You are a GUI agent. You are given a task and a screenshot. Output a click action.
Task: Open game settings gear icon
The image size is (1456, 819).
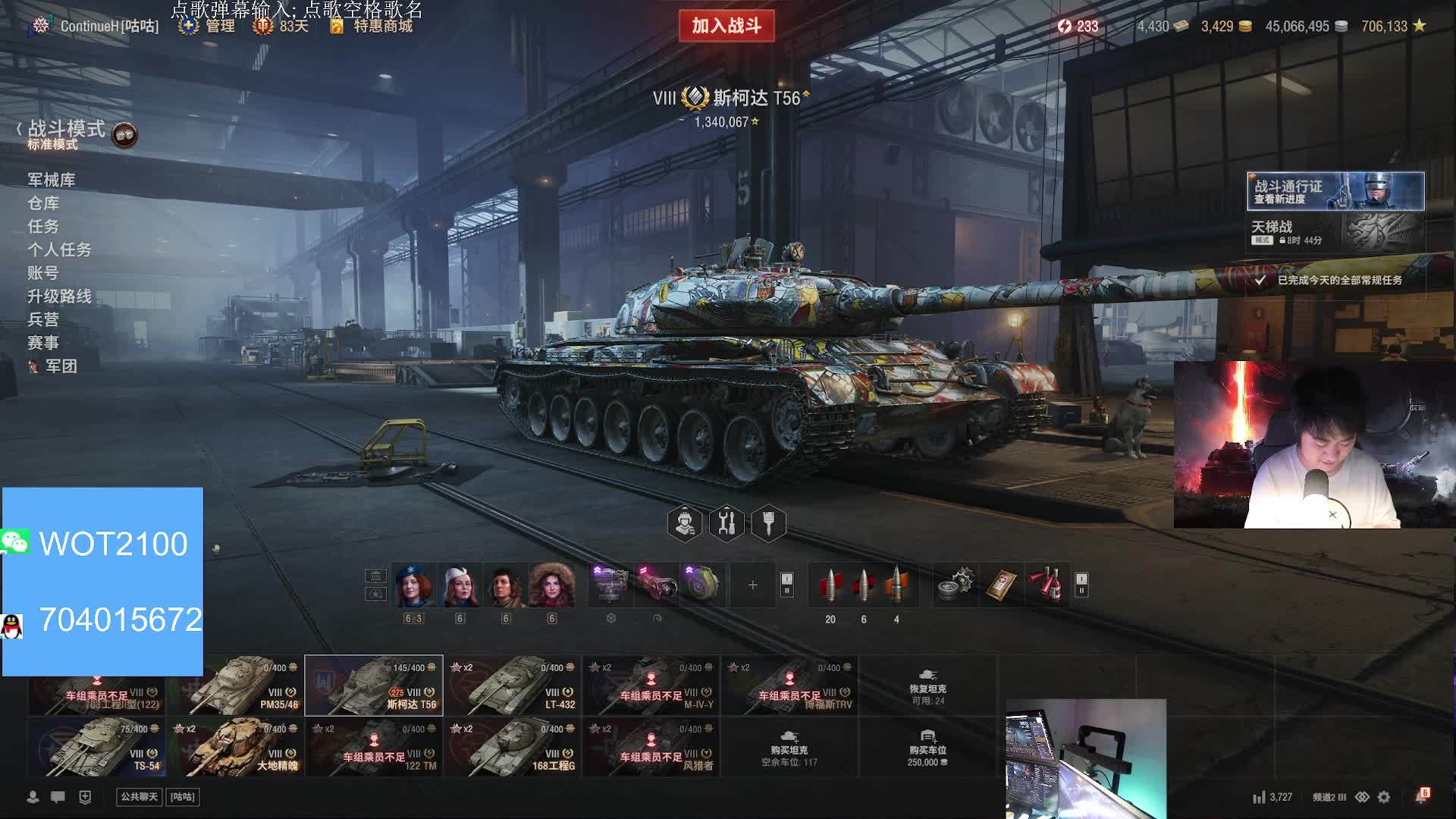(x=1384, y=797)
